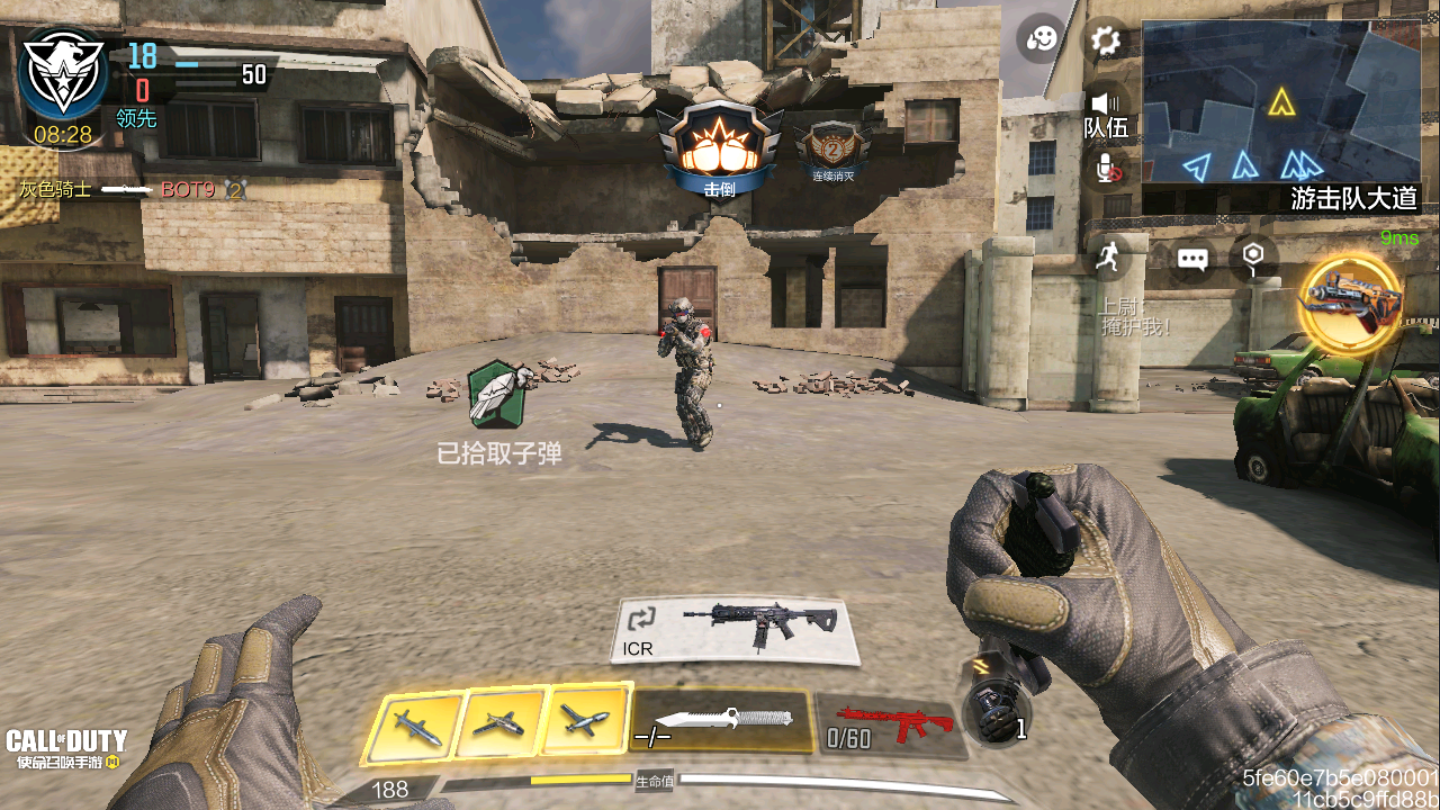1440x810 pixels.
Task: Pick up the ICR weapon swap card
Action: point(736,630)
